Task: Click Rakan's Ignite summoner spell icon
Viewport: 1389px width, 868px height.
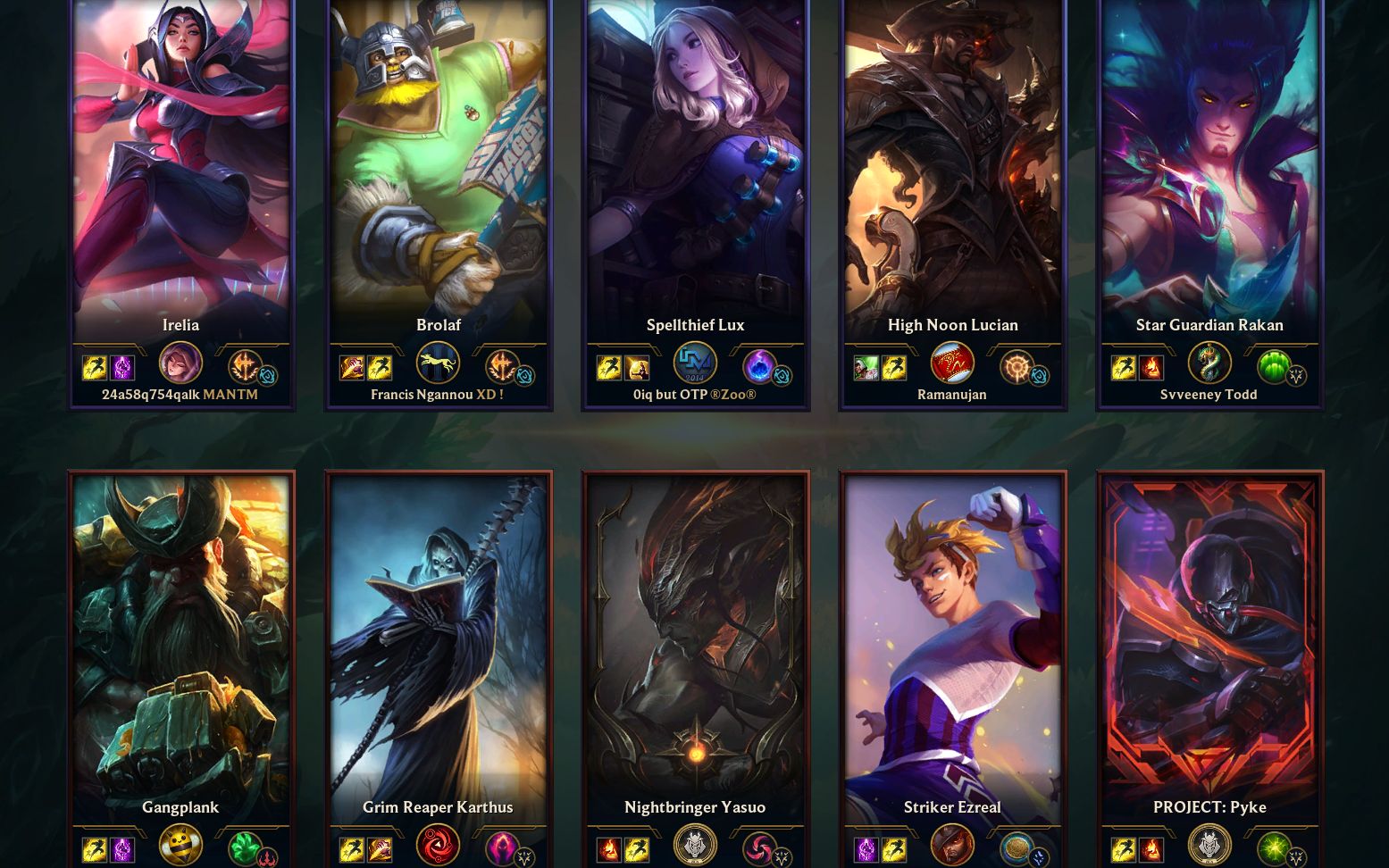Action: 1151,367
